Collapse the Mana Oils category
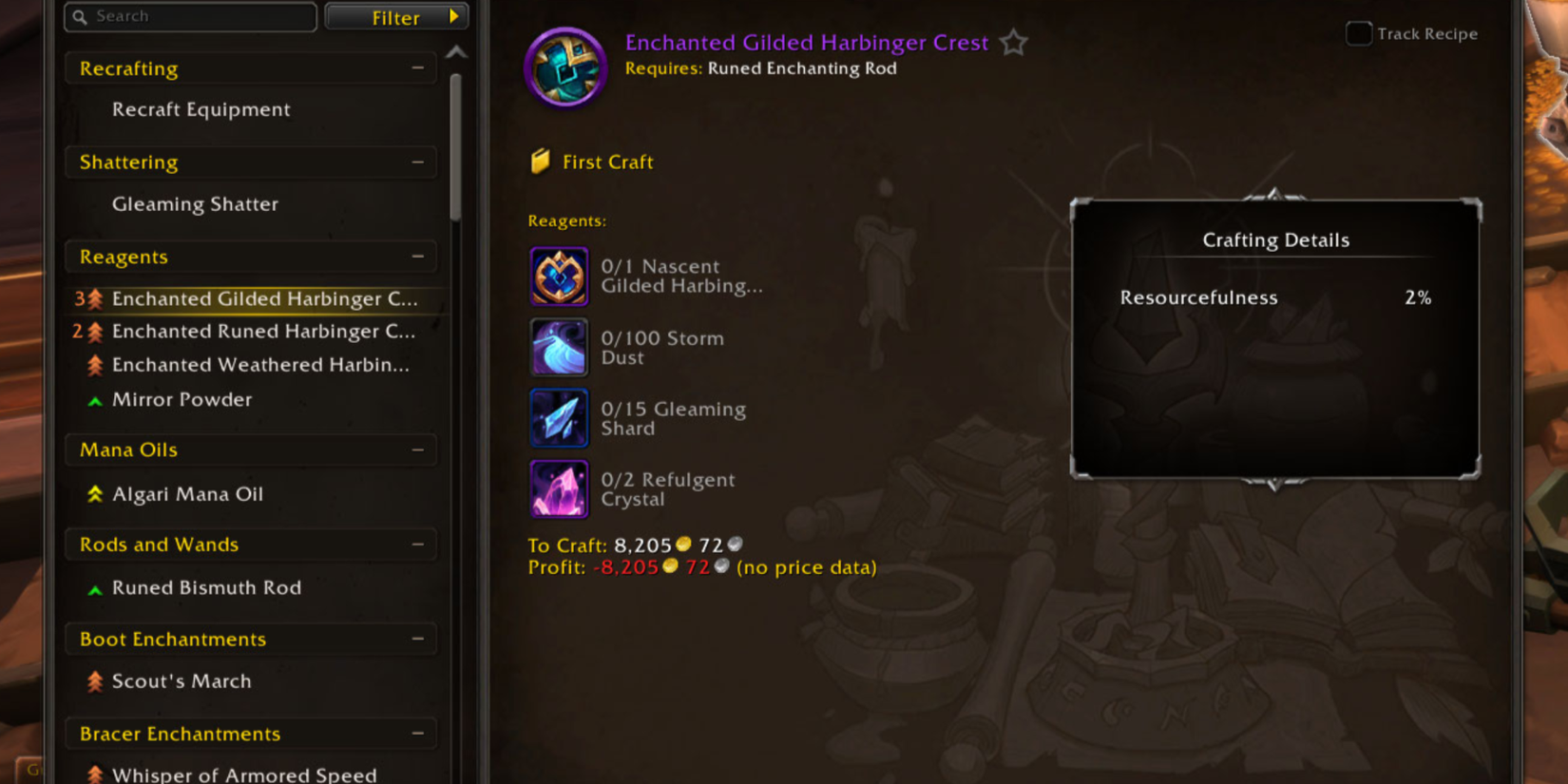Screen dimensions: 1568x784 tap(418, 449)
